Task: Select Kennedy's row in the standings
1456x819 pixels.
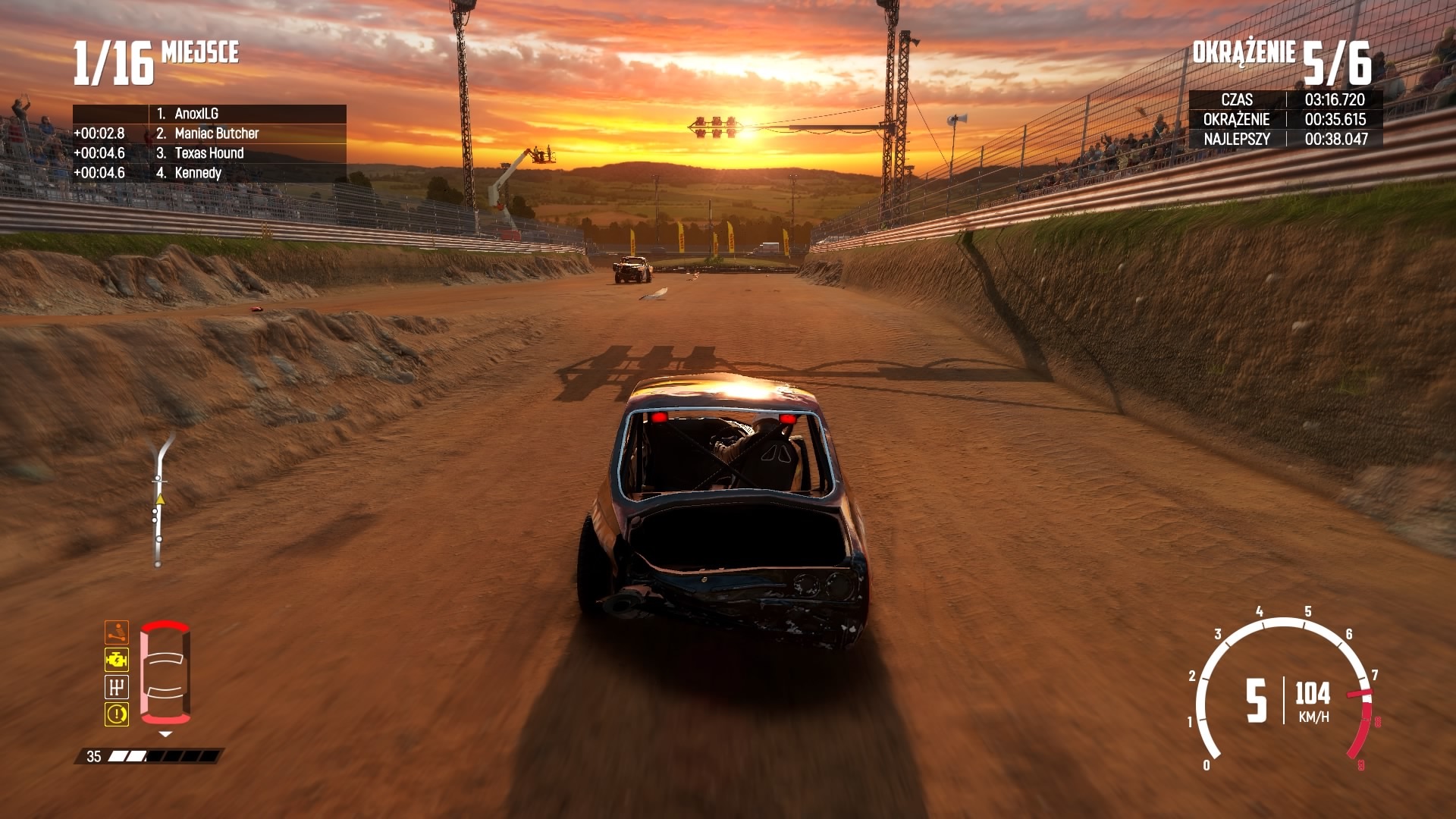Action: pos(198,173)
